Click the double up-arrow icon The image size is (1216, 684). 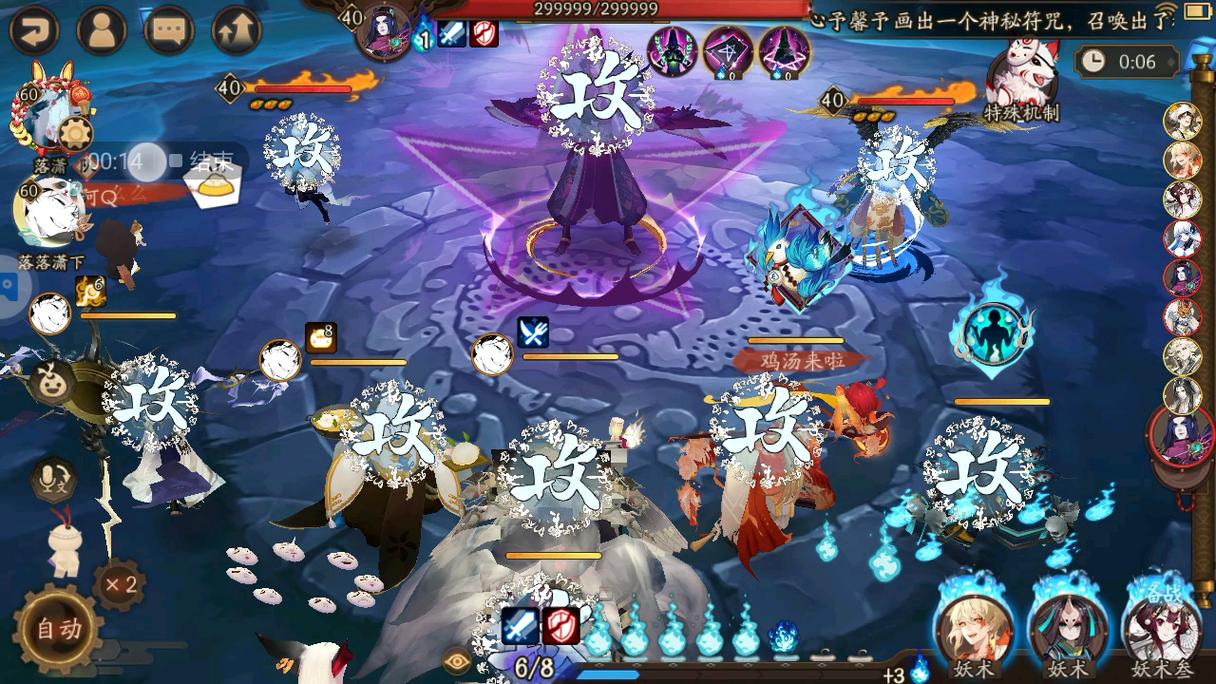237,30
